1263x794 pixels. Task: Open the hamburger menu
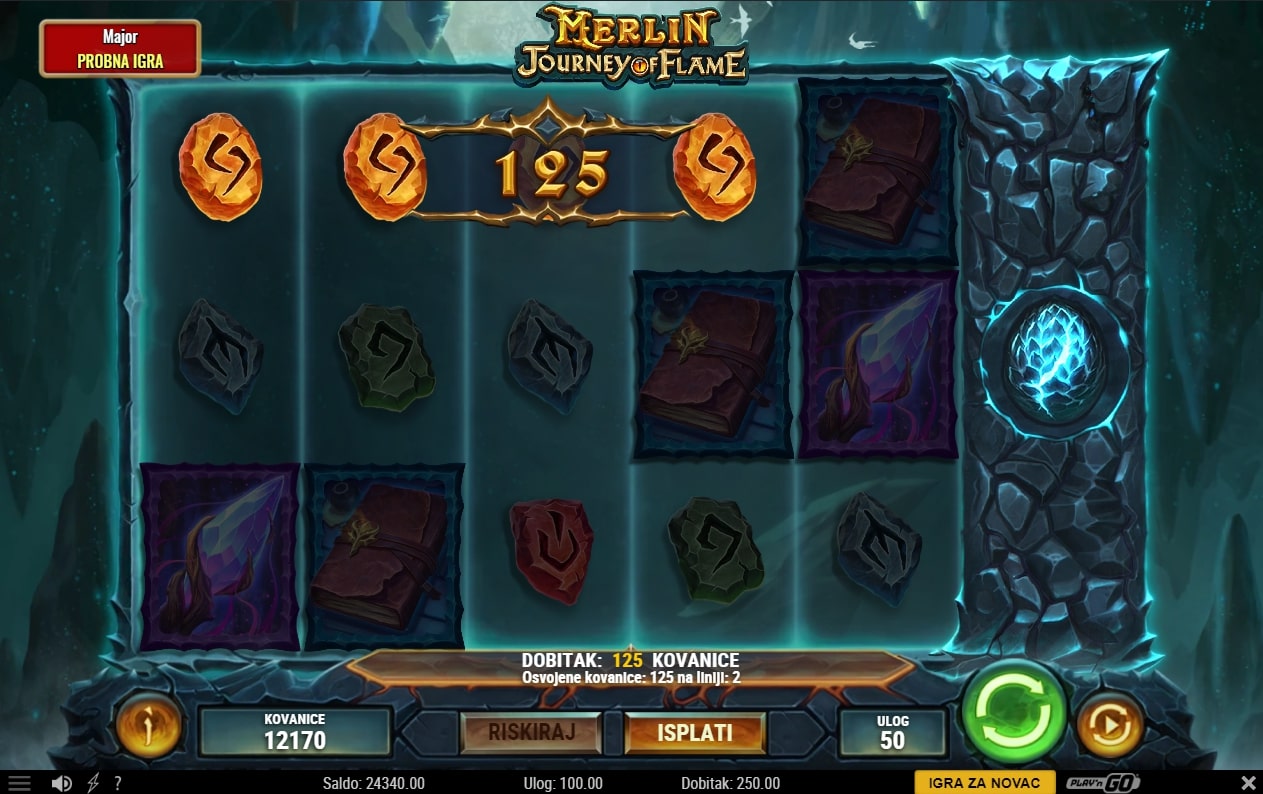(x=19, y=783)
